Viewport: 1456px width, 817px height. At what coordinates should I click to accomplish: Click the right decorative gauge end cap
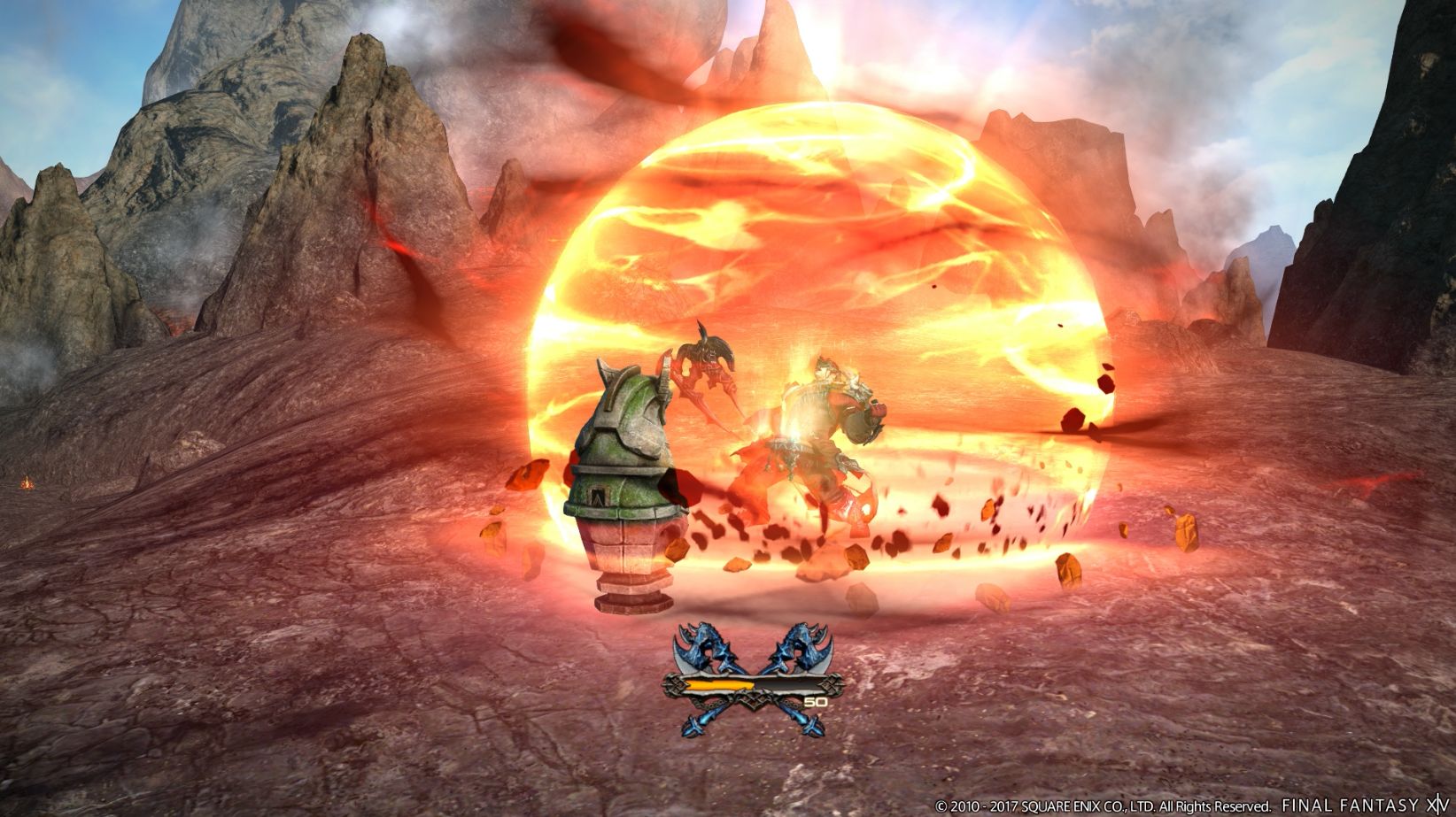[829, 684]
